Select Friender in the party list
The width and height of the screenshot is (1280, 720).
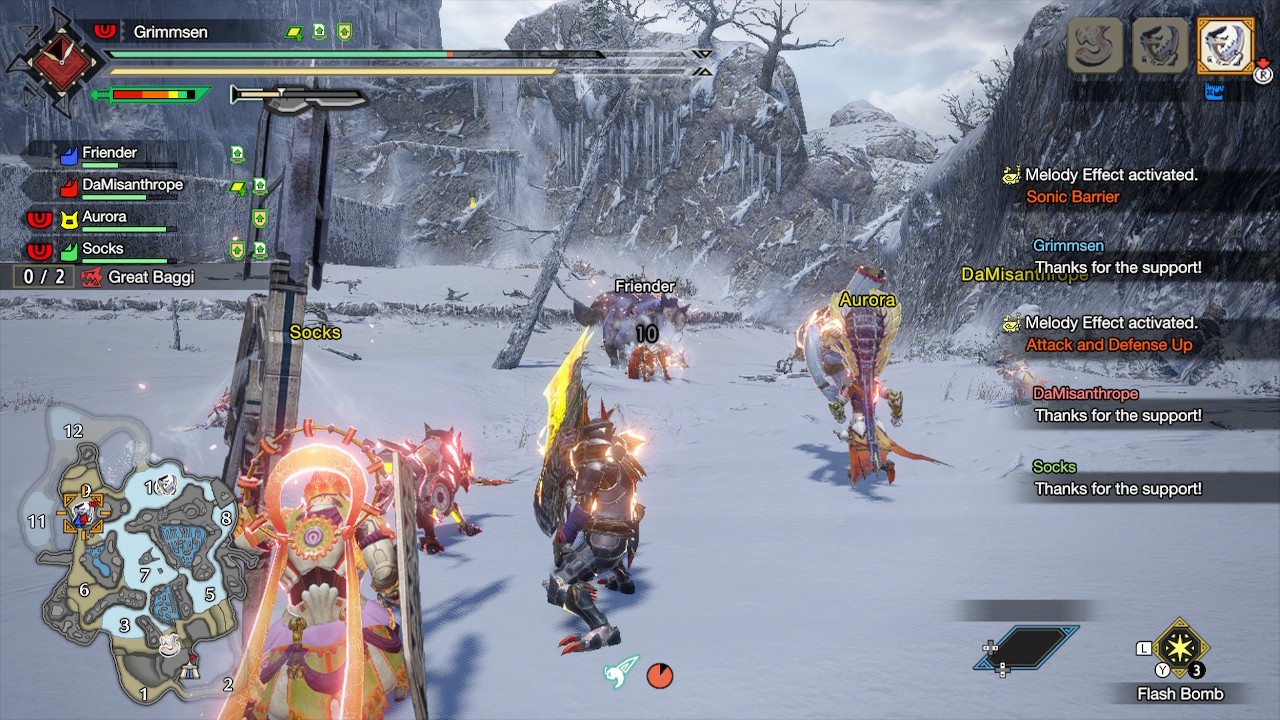click(x=110, y=154)
